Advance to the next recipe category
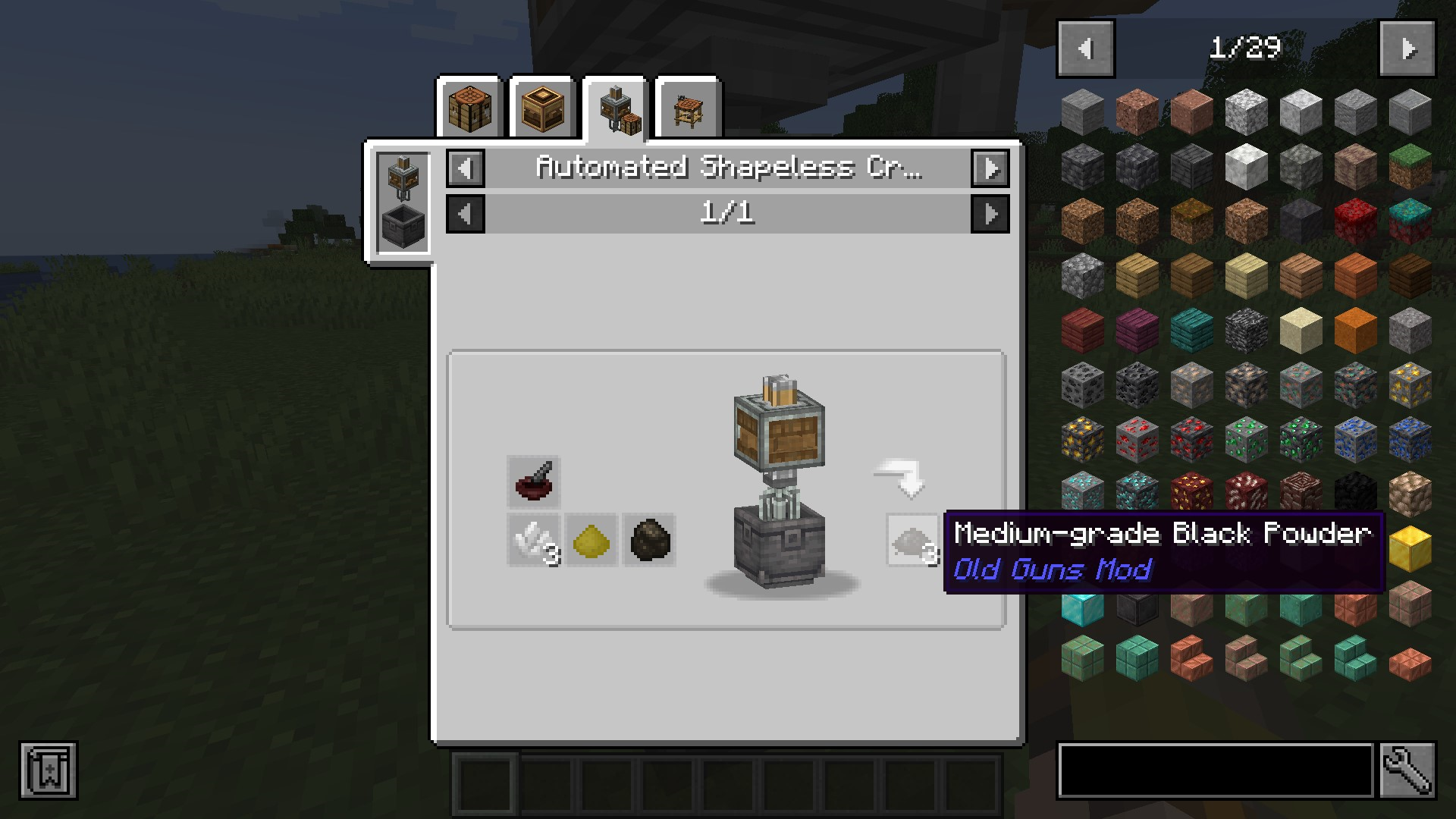Viewport: 1456px width, 819px height. [991, 168]
